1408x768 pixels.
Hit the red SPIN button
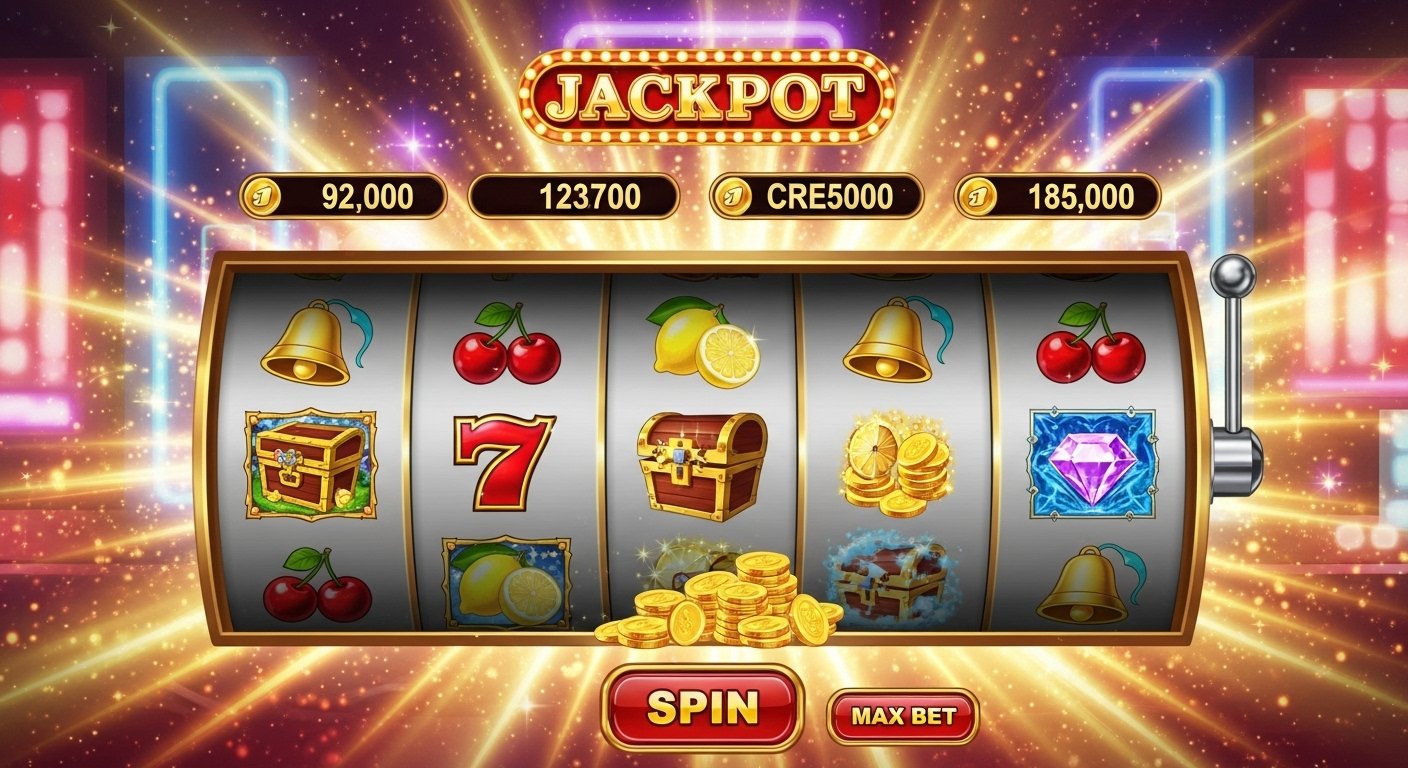[702, 707]
